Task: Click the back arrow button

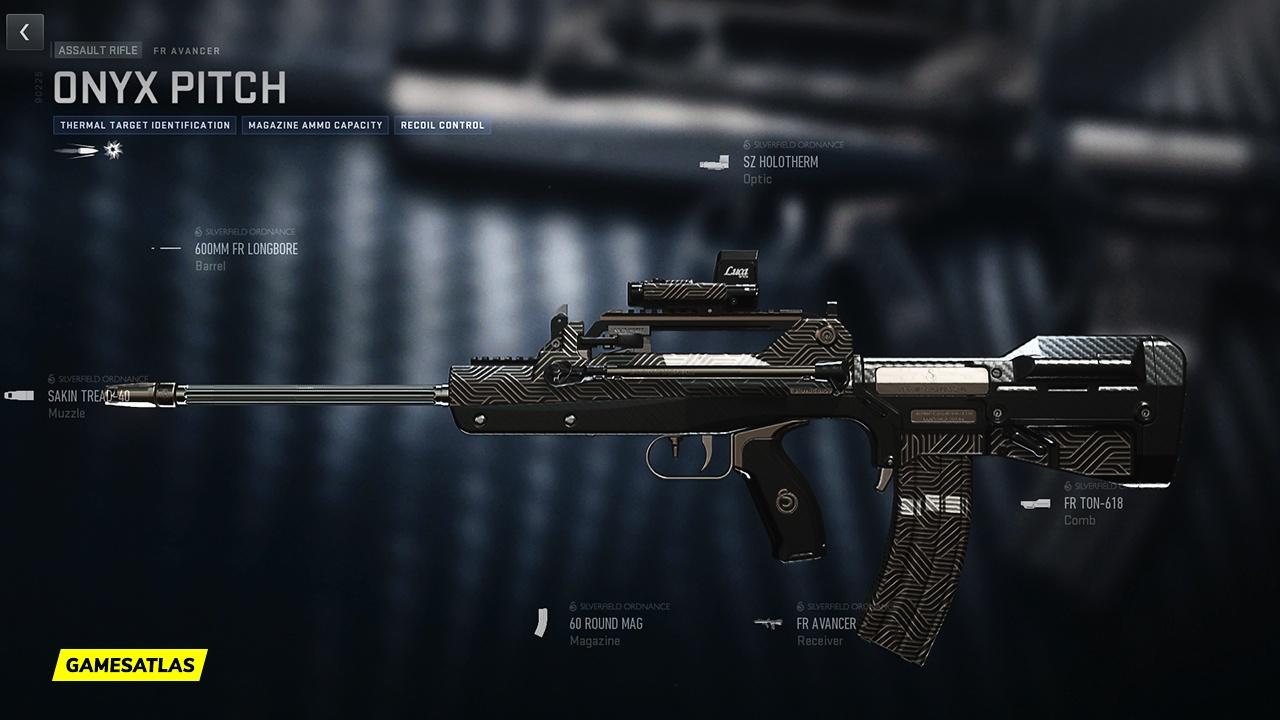Action: [x=25, y=32]
